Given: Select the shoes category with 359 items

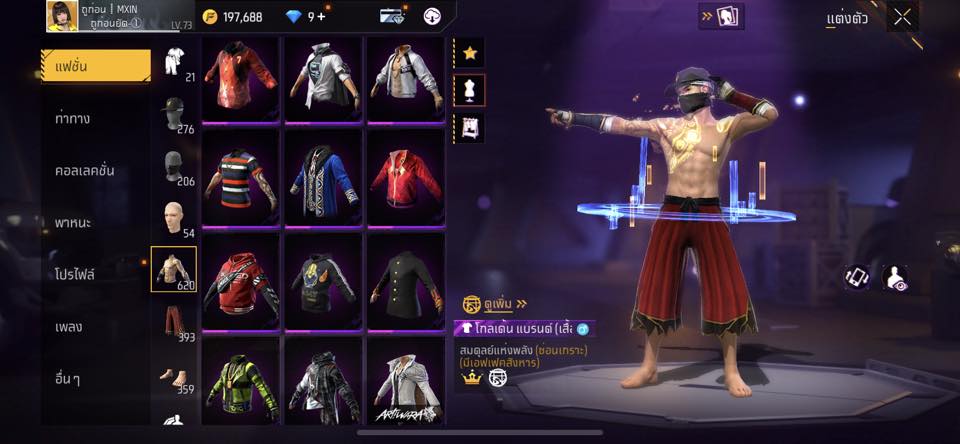Looking at the screenshot, I should tap(174, 376).
